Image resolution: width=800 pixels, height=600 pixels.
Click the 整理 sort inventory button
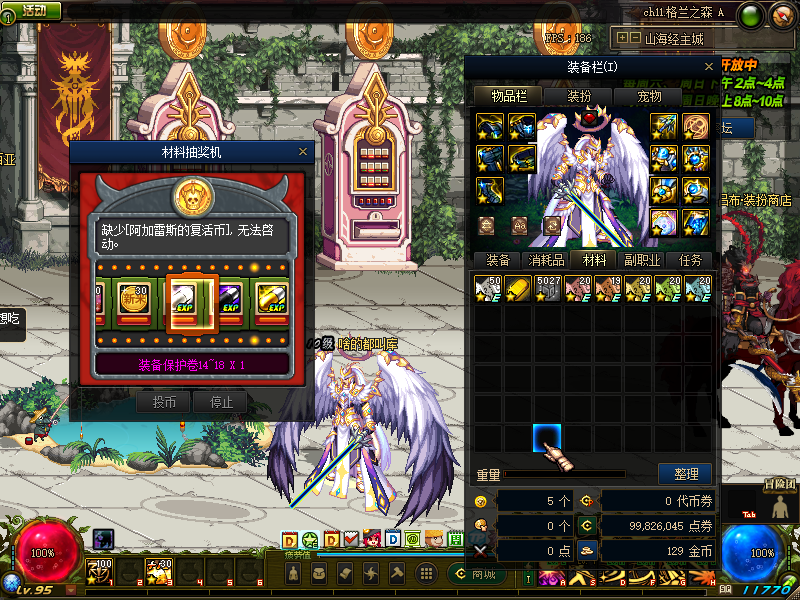[x=685, y=473]
